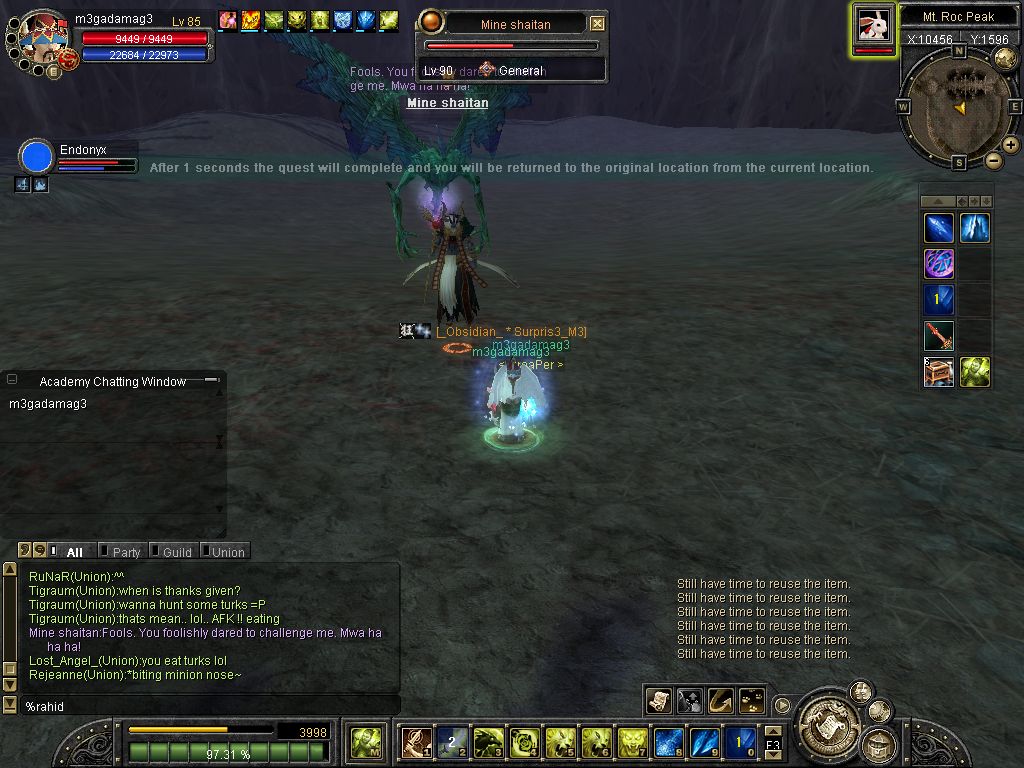
Task: Select the white rabbit pet portrait
Action: pyautogui.click(x=873, y=25)
